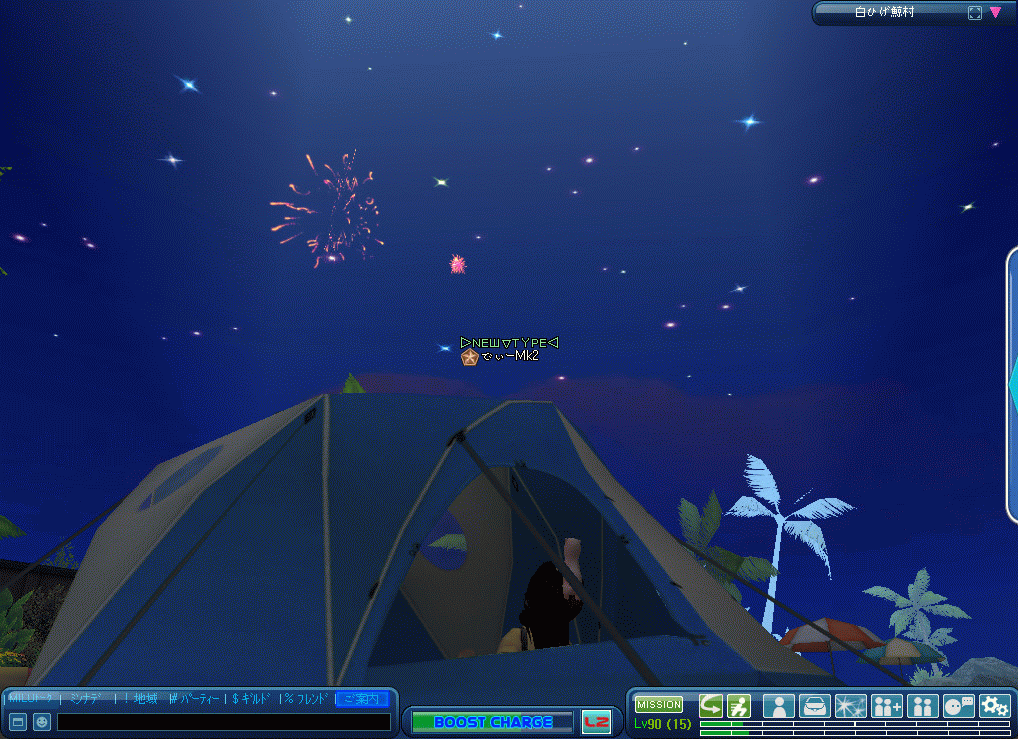Toggle the chat window size button
Image resolution: width=1018 pixels, height=739 pixels.
coord(18,721)
